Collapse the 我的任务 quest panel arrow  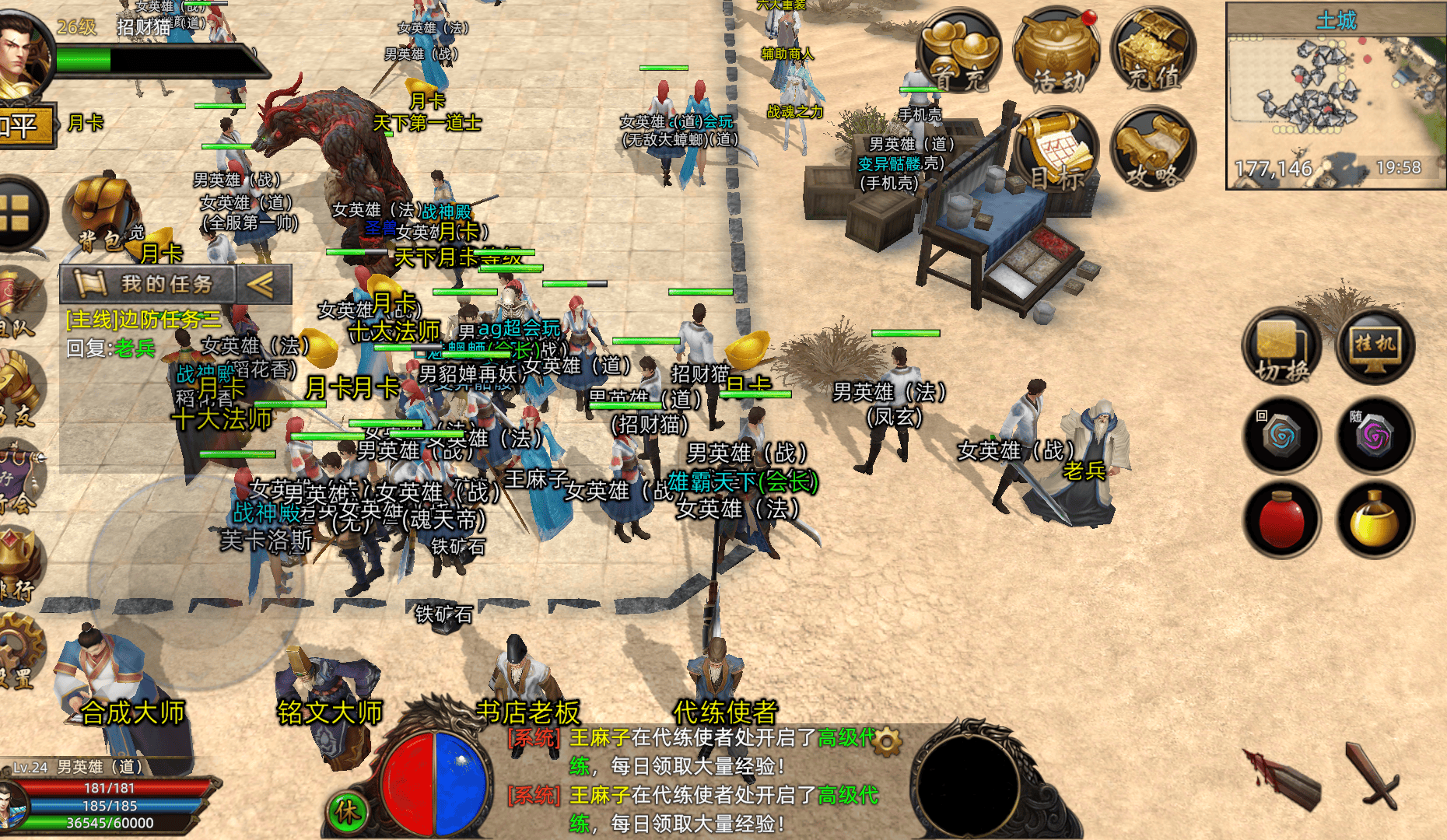tap(262, 285)
